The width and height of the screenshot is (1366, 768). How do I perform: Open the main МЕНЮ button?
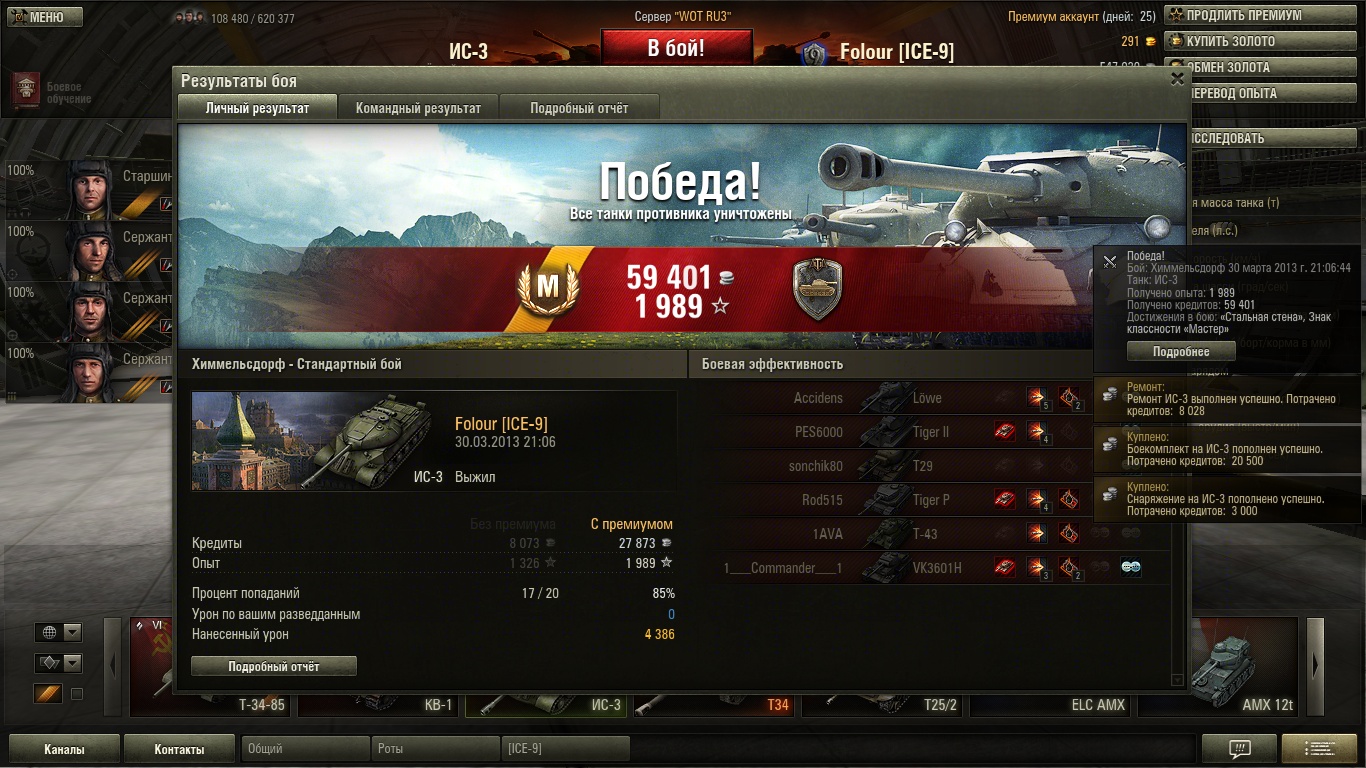(x=42, y=17)
